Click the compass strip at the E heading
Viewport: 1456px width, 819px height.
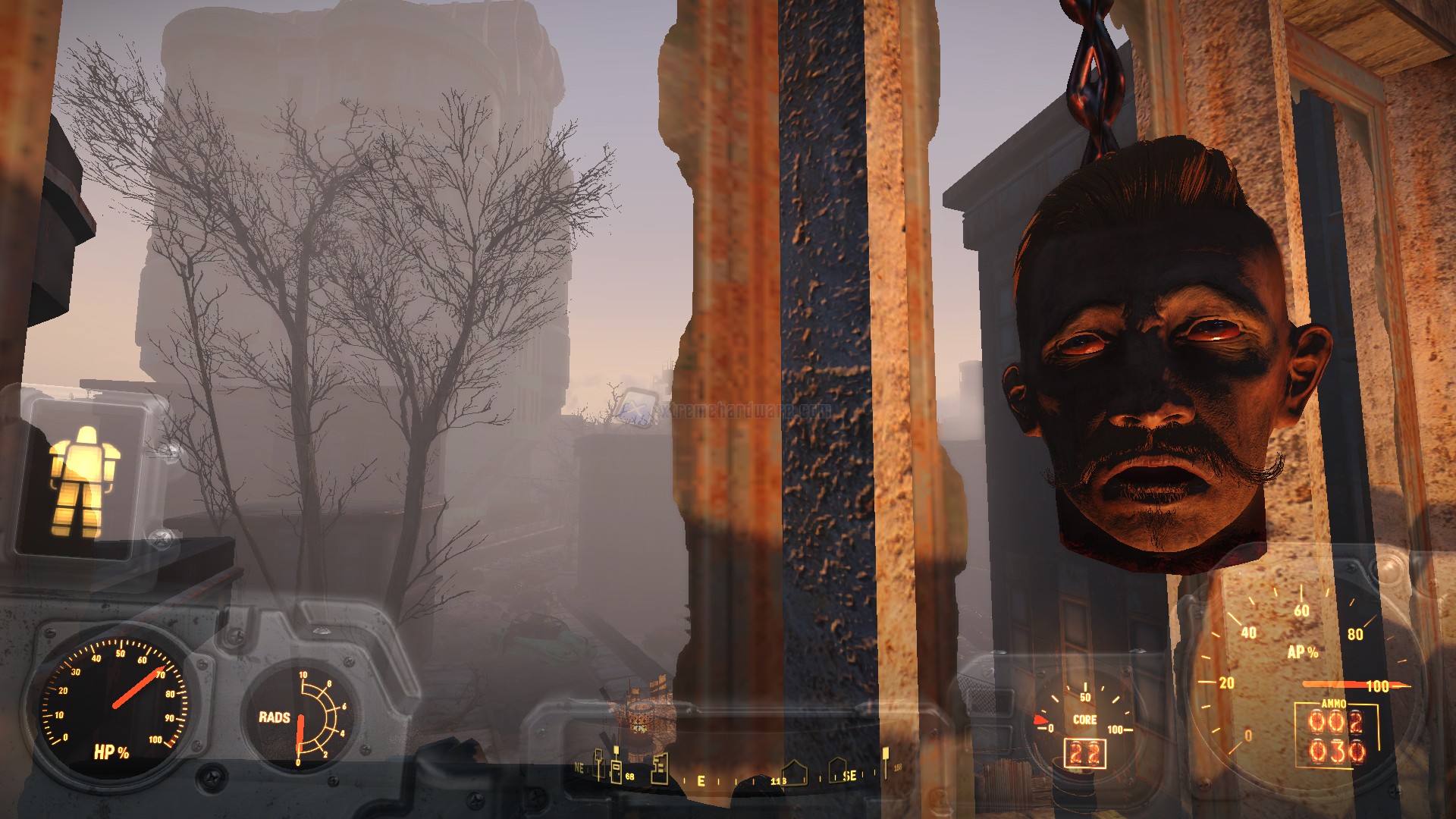(701, 780)
